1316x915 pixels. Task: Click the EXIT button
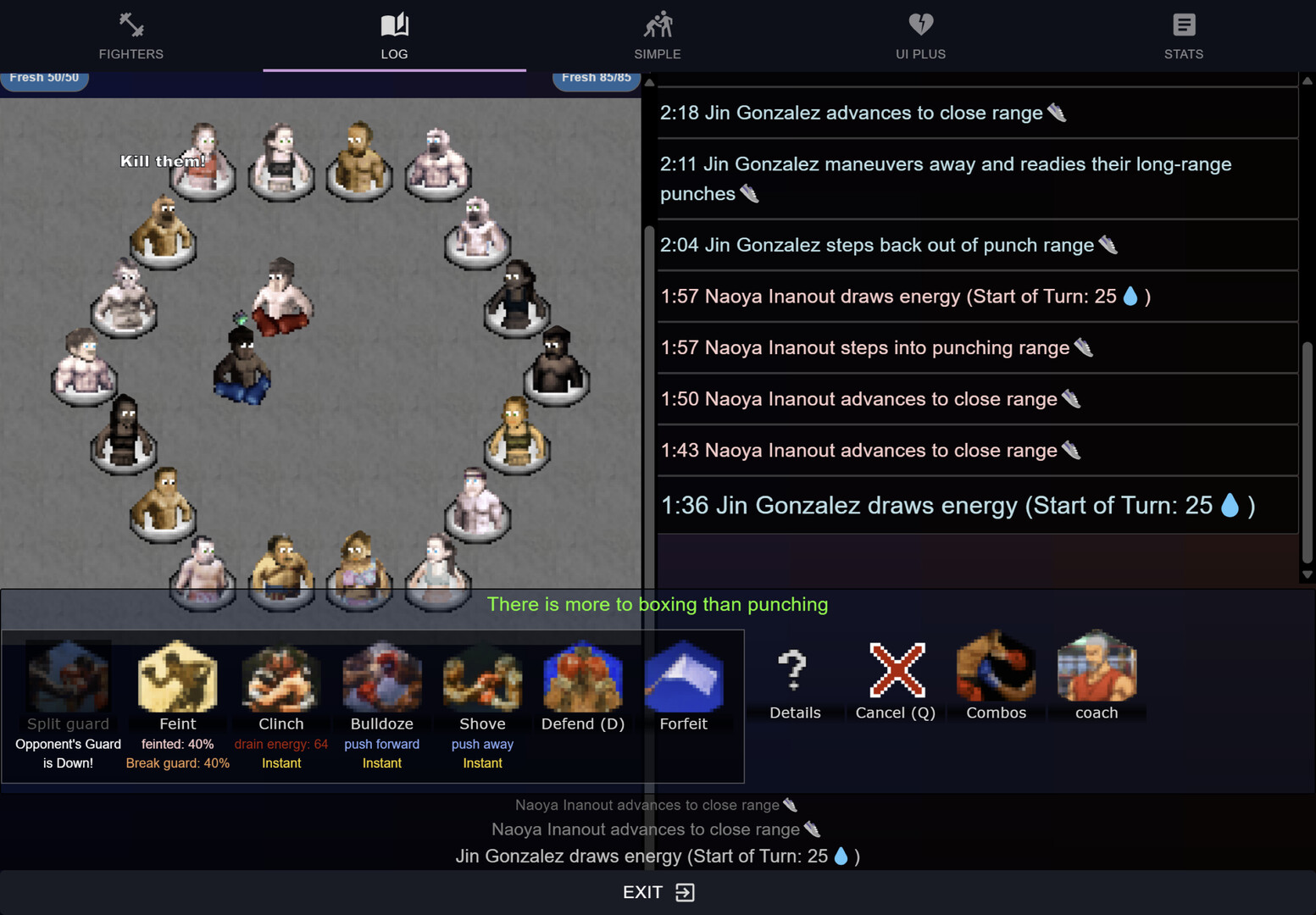[x=657, y=891]
